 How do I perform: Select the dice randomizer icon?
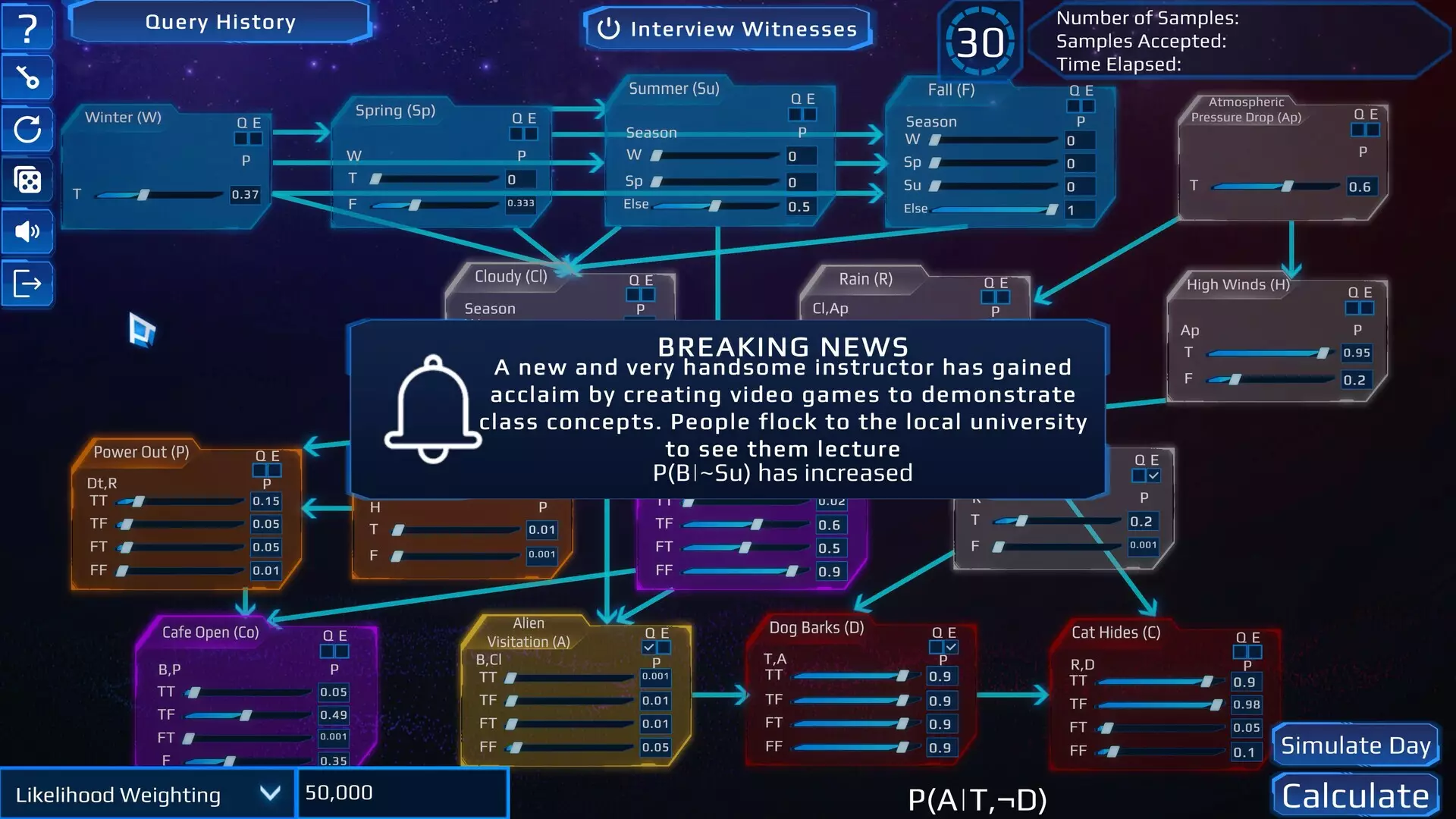[x=27, y=180]
